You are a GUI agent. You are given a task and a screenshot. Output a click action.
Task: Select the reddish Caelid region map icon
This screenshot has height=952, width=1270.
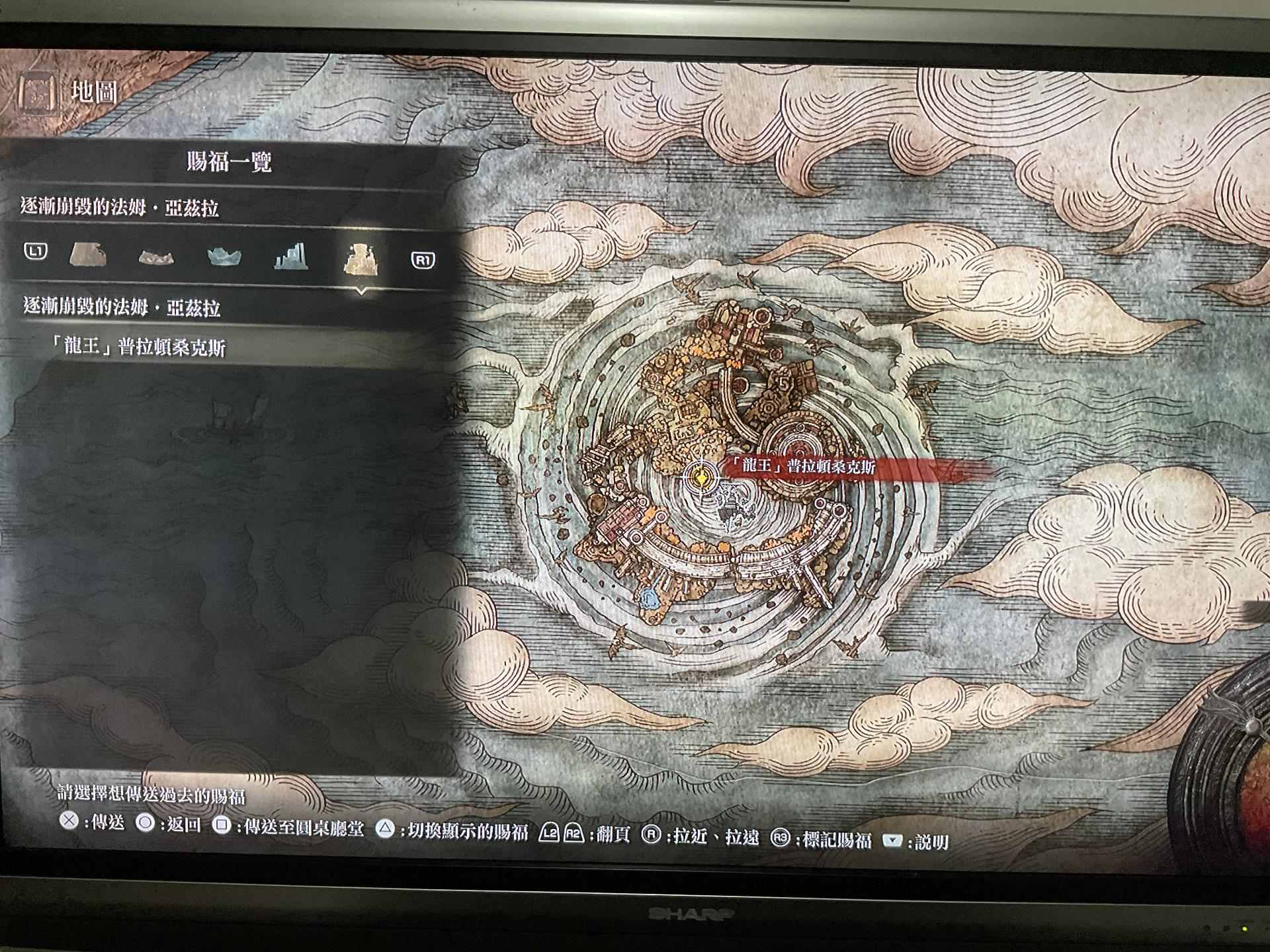[x=157, y=257]
